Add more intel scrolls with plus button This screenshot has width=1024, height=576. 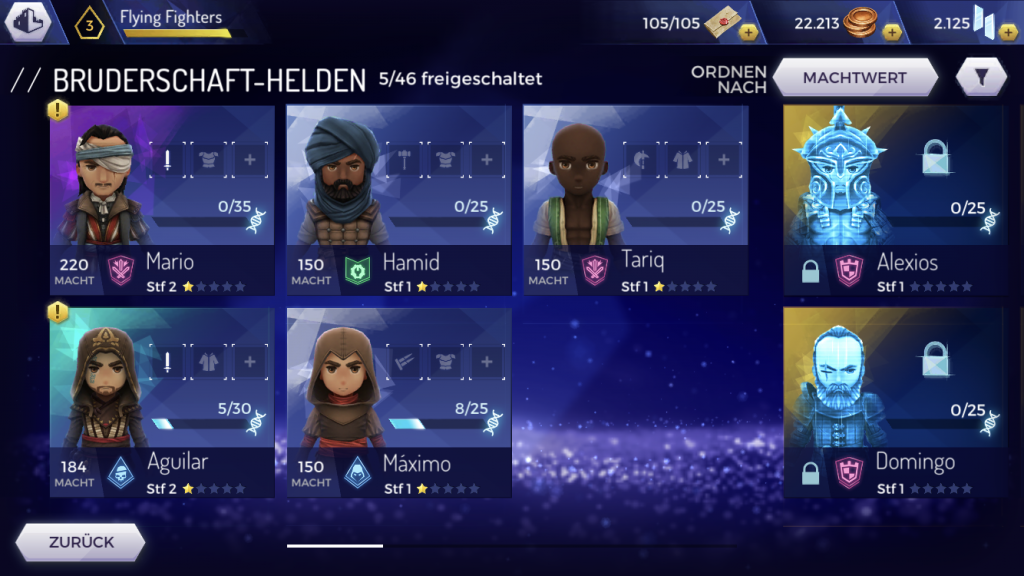pos(748,32)
